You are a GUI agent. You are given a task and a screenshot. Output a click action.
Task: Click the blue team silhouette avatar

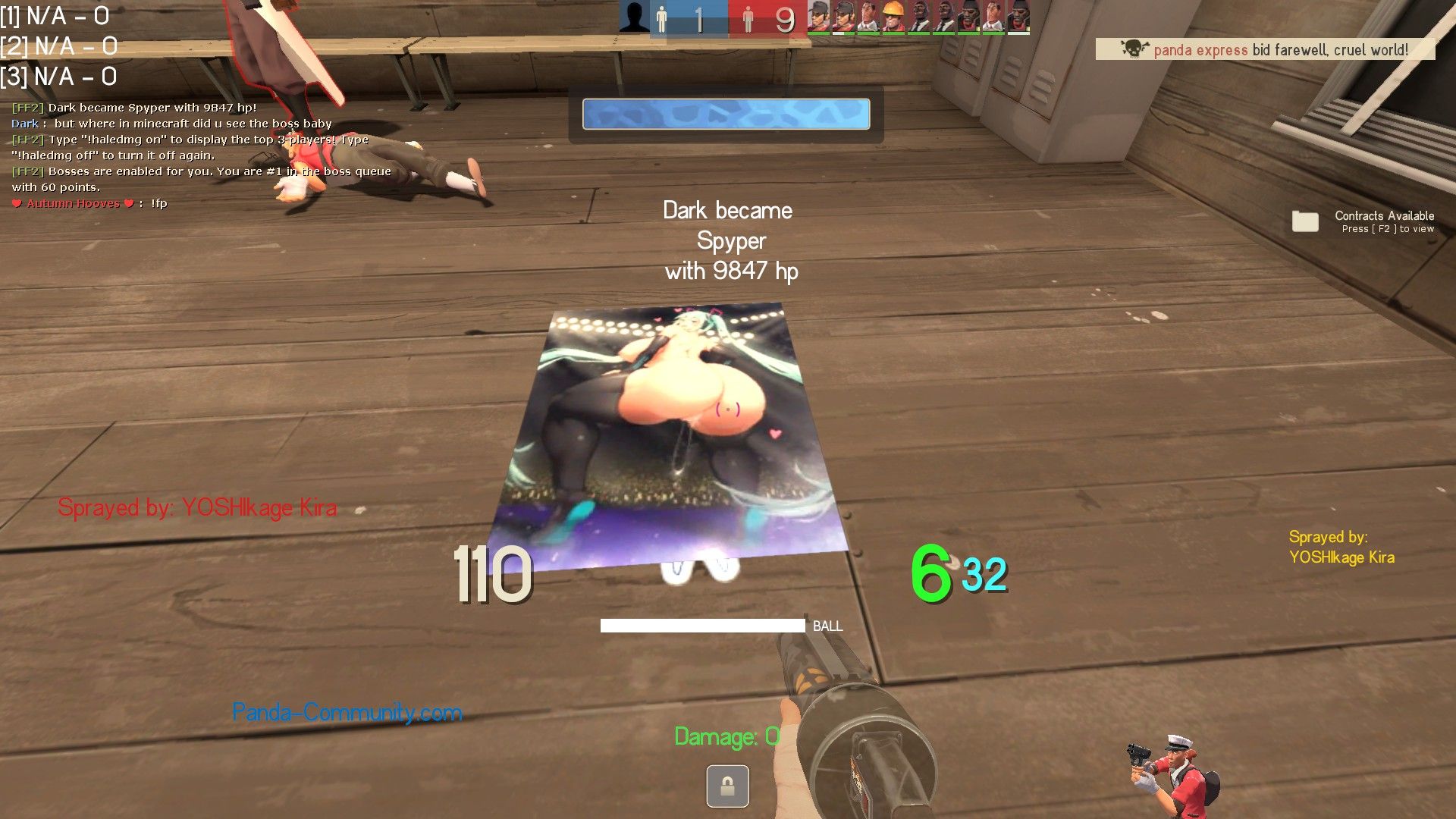pos(634,17)
